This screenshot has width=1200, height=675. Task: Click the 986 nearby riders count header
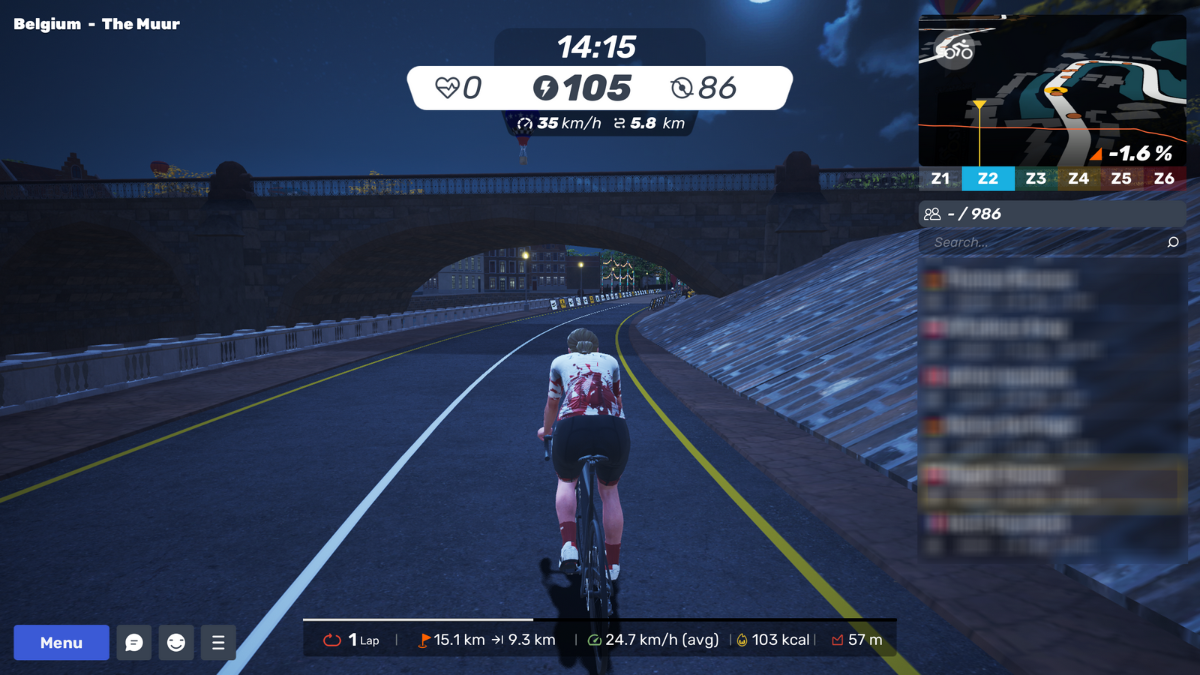coord(1052,214)
